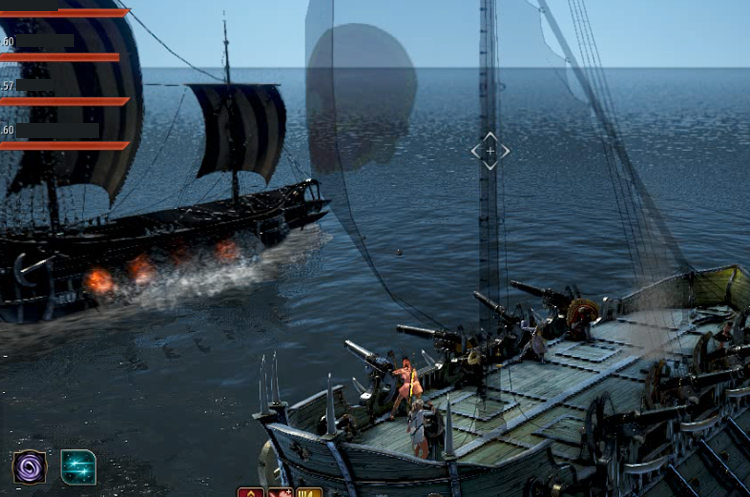750x497 pixels.
Task: Click the gold striped icon at bottom
Action: click(x=309, y=492)
